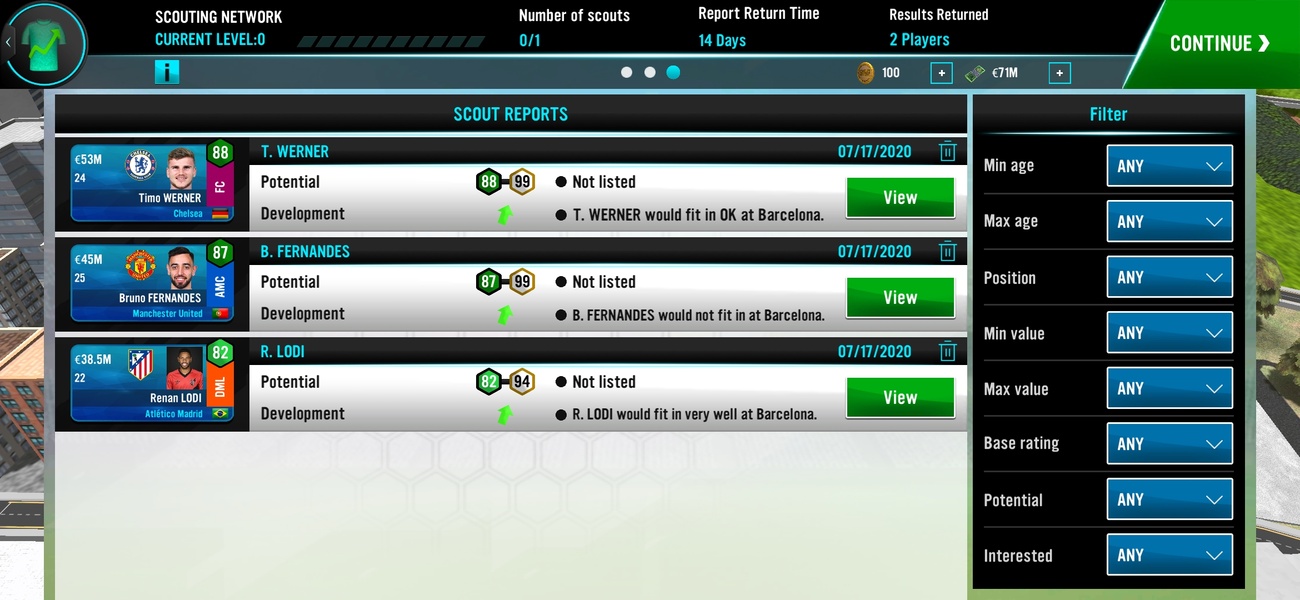
Task: Delete the R. Lodi scout report
Action: coord(947,352)
